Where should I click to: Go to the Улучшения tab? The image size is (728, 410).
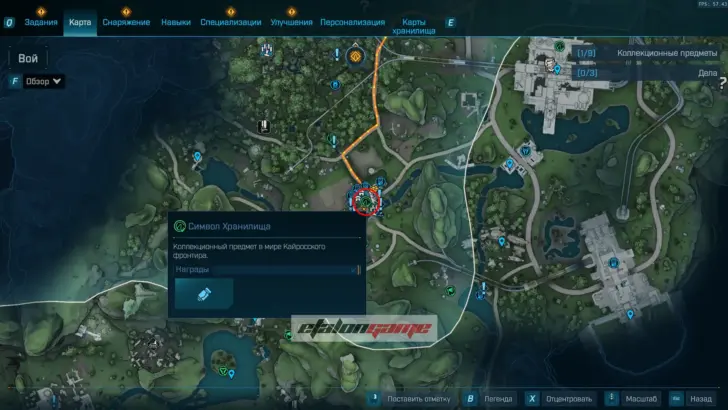pos(291,22)
